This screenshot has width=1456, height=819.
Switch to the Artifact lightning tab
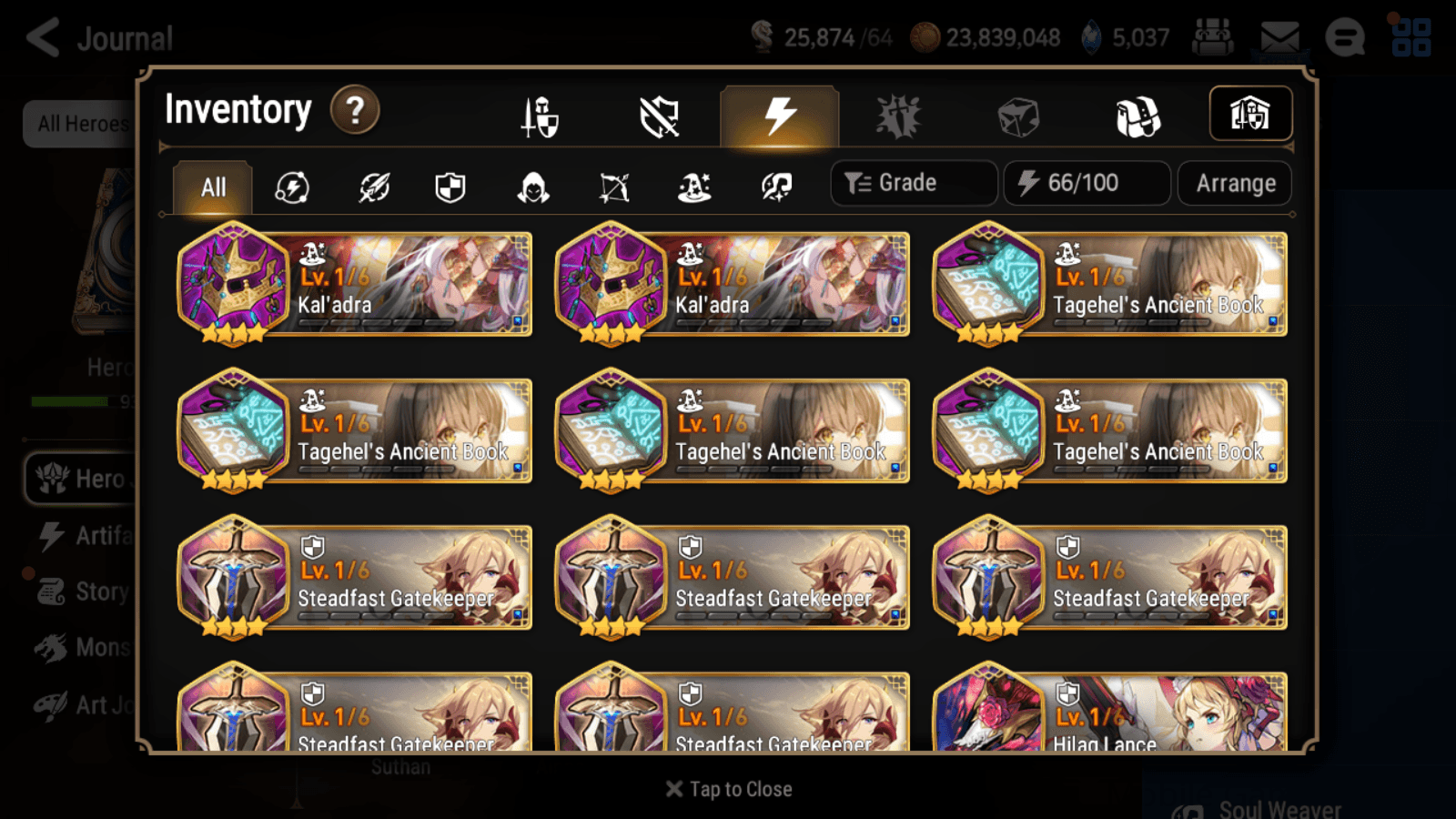(778, 113)
